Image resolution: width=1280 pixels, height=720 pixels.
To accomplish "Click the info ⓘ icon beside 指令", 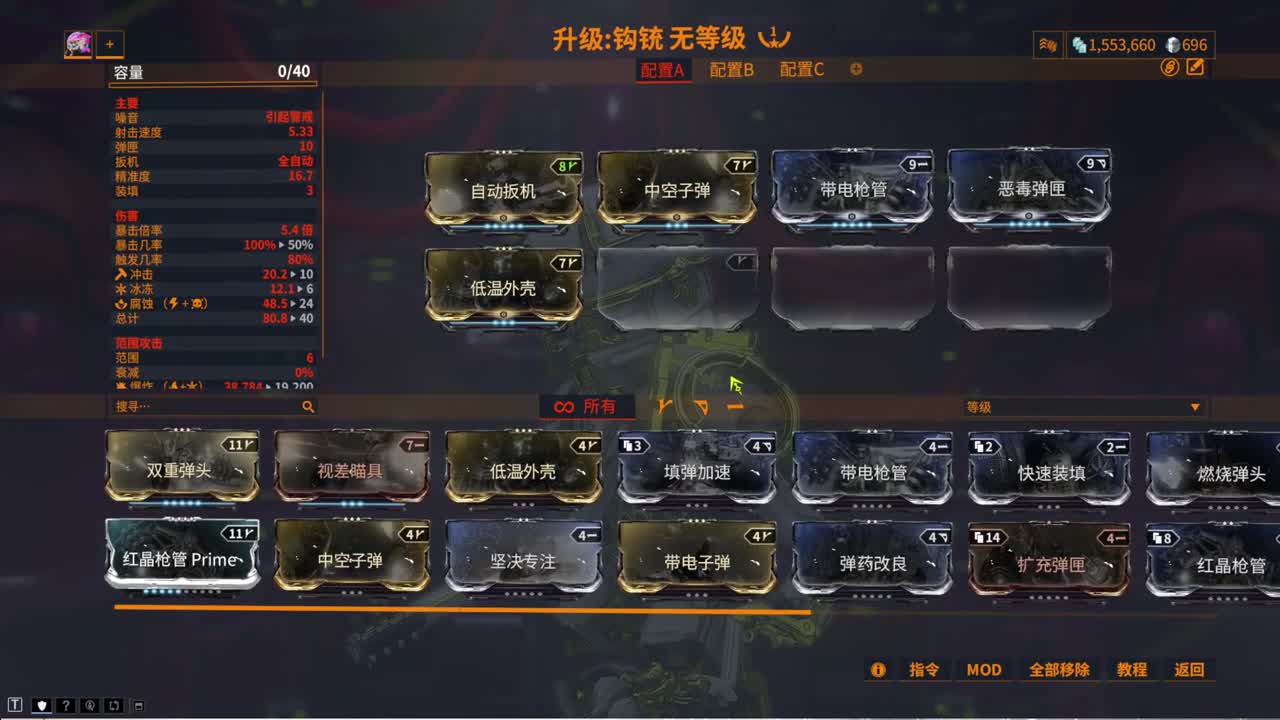I will [878, 670].
